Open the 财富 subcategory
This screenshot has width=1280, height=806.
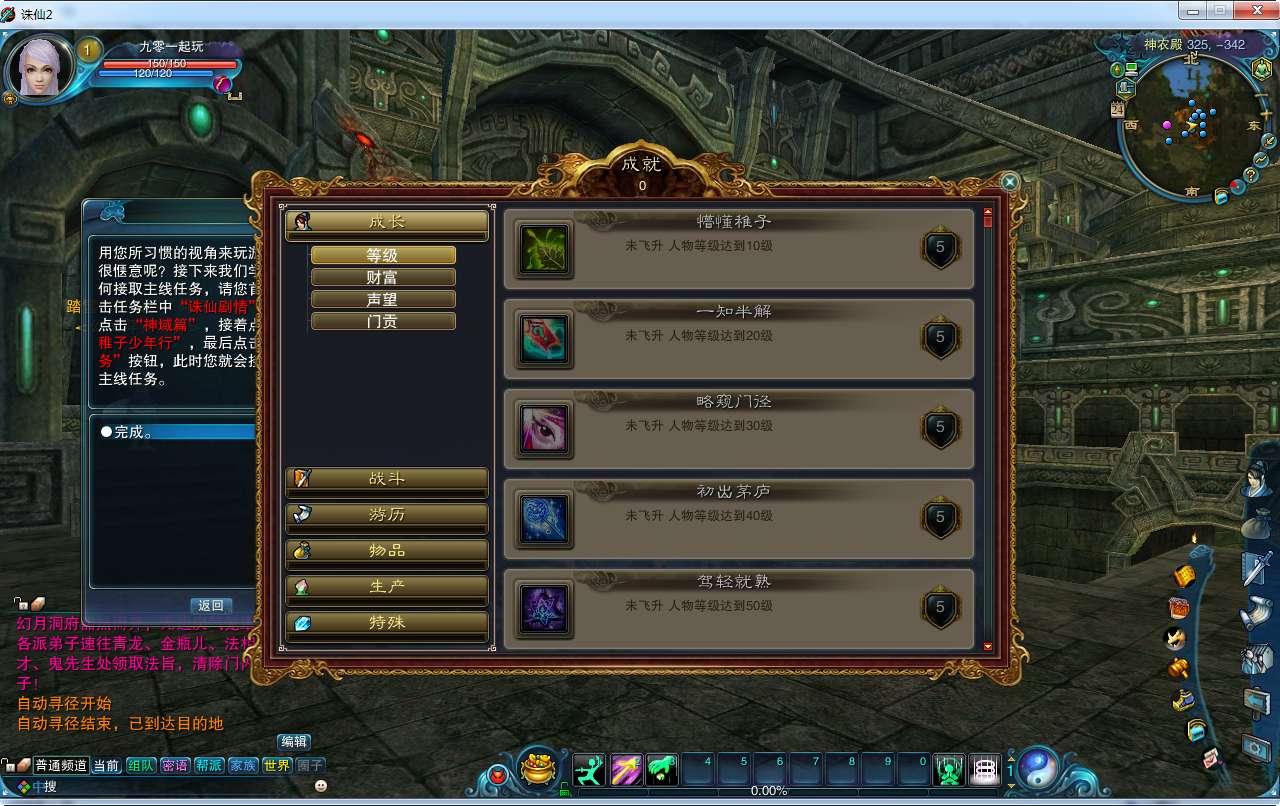tap(383, 277)
